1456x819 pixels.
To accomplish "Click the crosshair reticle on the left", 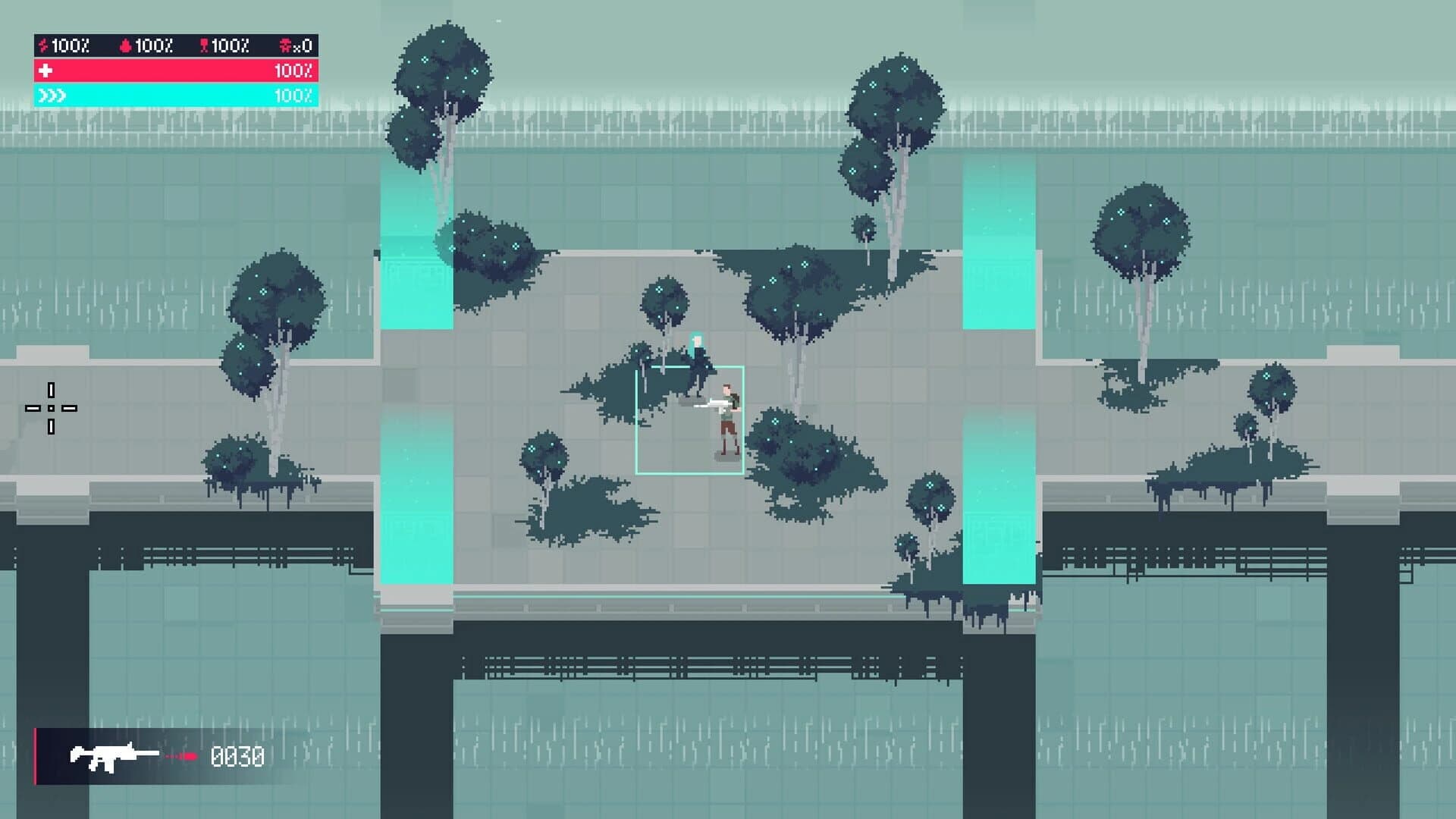I will [52, 408].
